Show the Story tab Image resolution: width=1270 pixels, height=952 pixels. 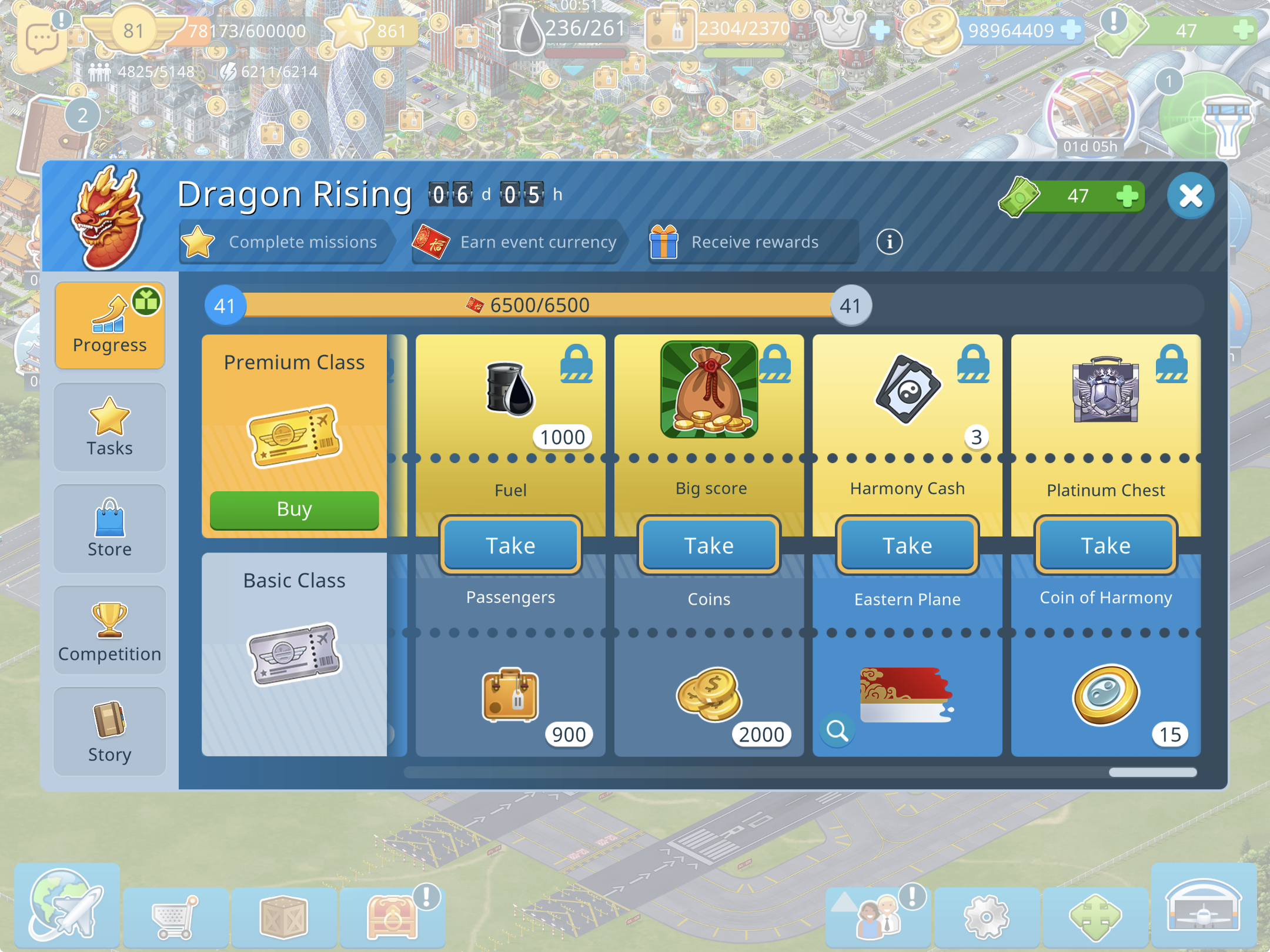coord(109,732)
